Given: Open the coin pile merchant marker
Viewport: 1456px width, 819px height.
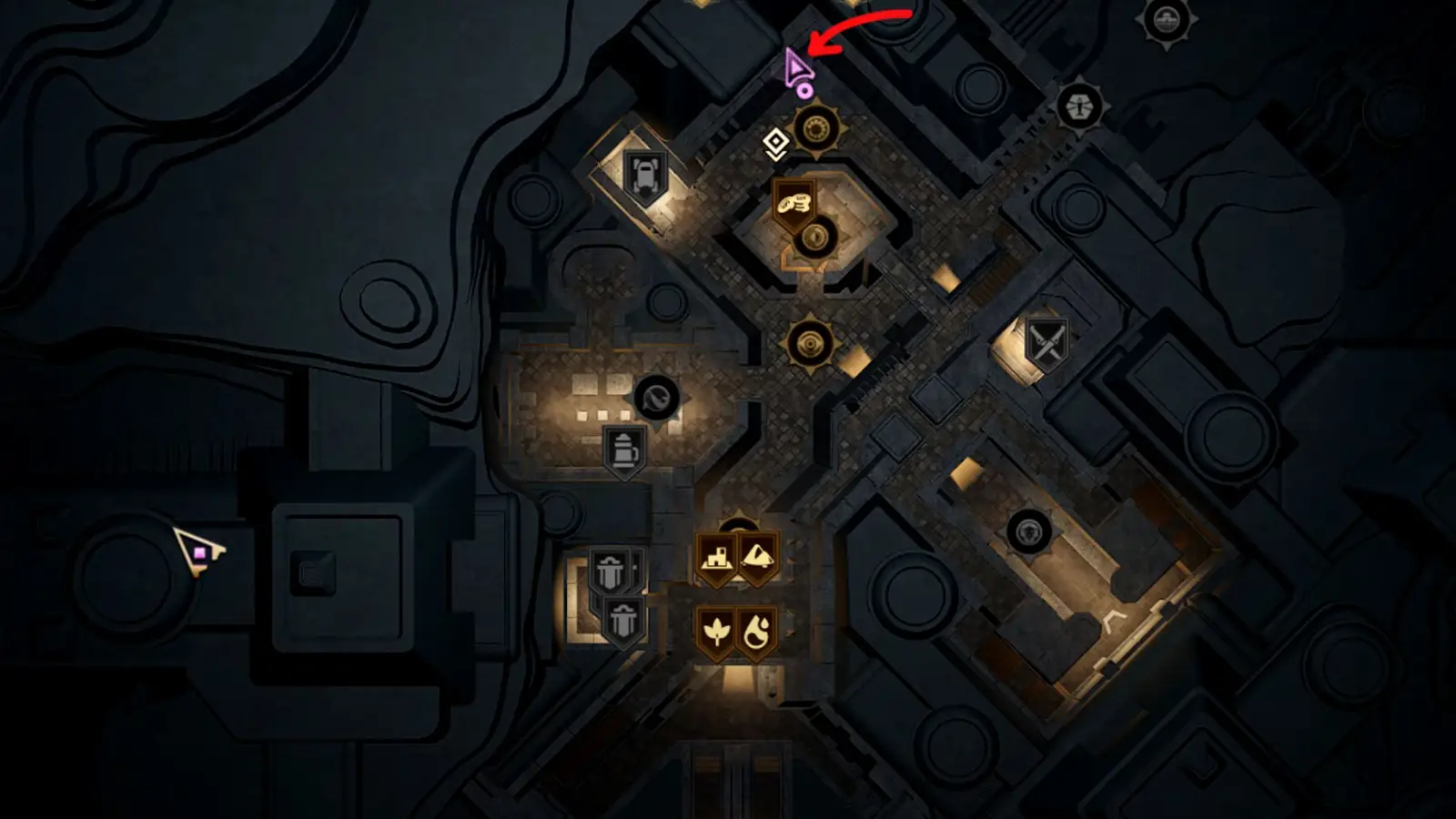Looking at the screenshot, I should (794, 205).
